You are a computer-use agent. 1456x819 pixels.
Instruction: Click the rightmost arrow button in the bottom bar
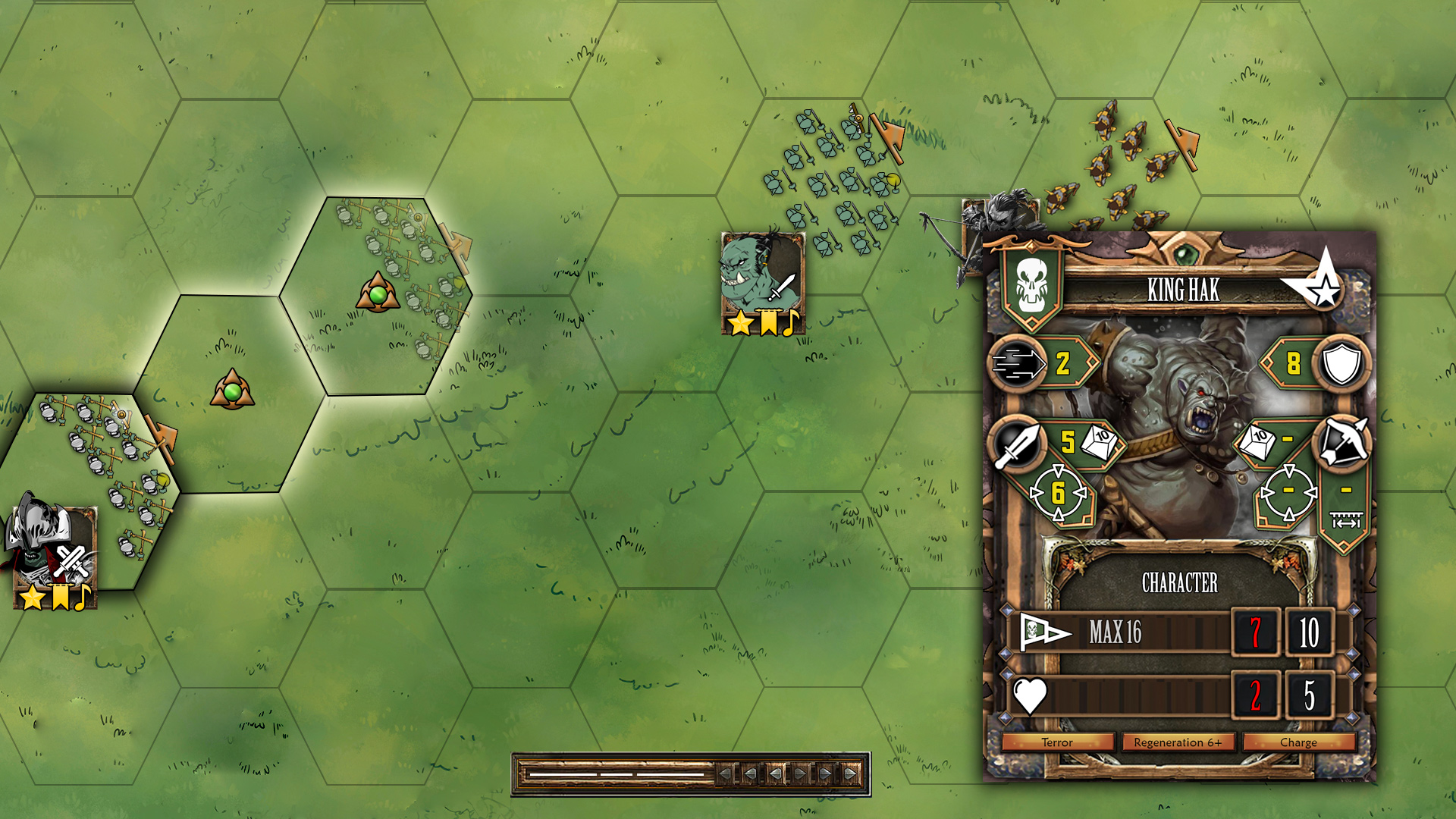(852, 774)
